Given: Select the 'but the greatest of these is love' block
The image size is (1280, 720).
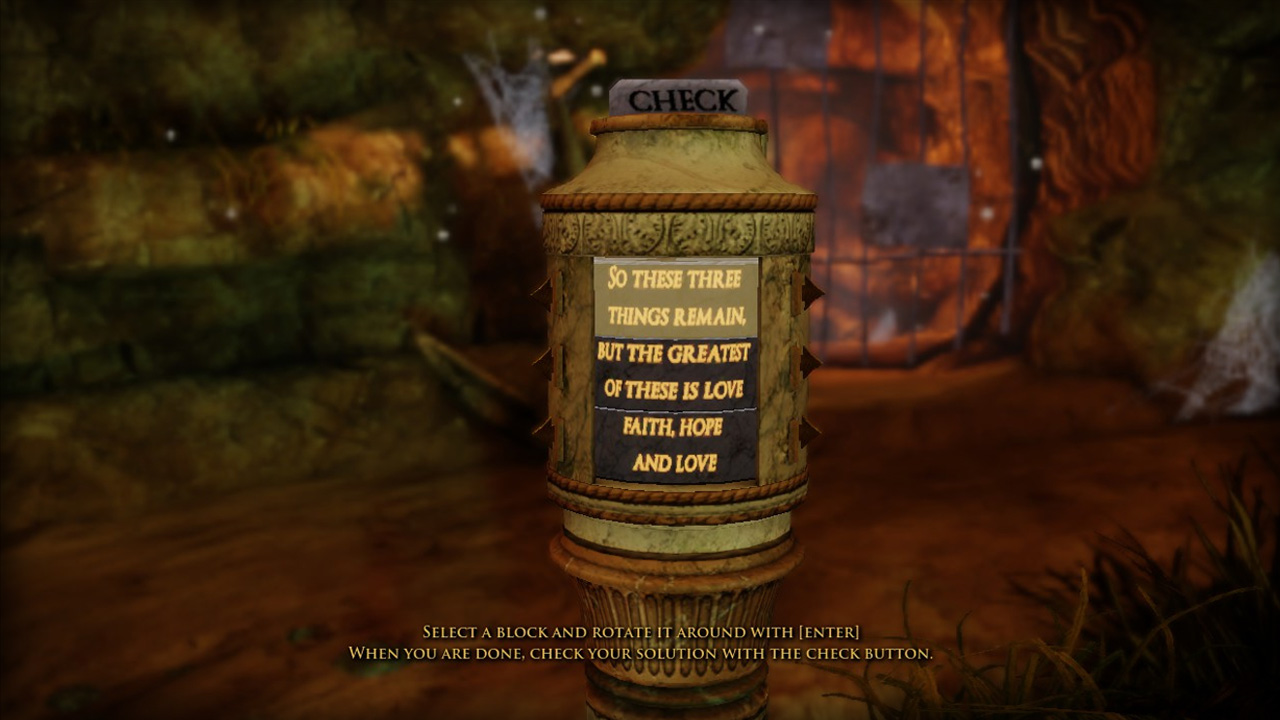Looking at the screenshot, I should click(678, 370).
